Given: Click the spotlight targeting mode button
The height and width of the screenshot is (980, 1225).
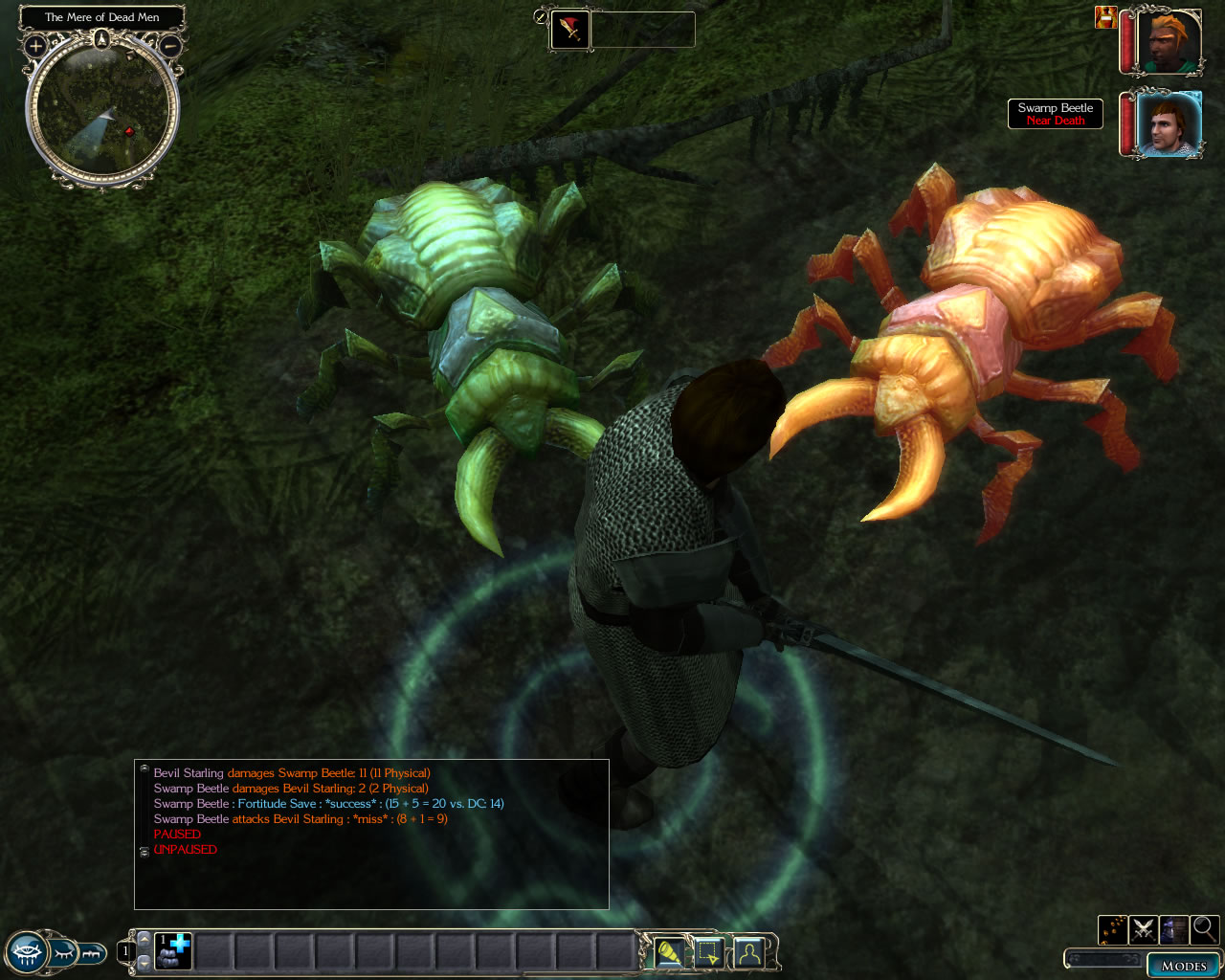Looking at the screenshot, I should (x=669, y=953).
